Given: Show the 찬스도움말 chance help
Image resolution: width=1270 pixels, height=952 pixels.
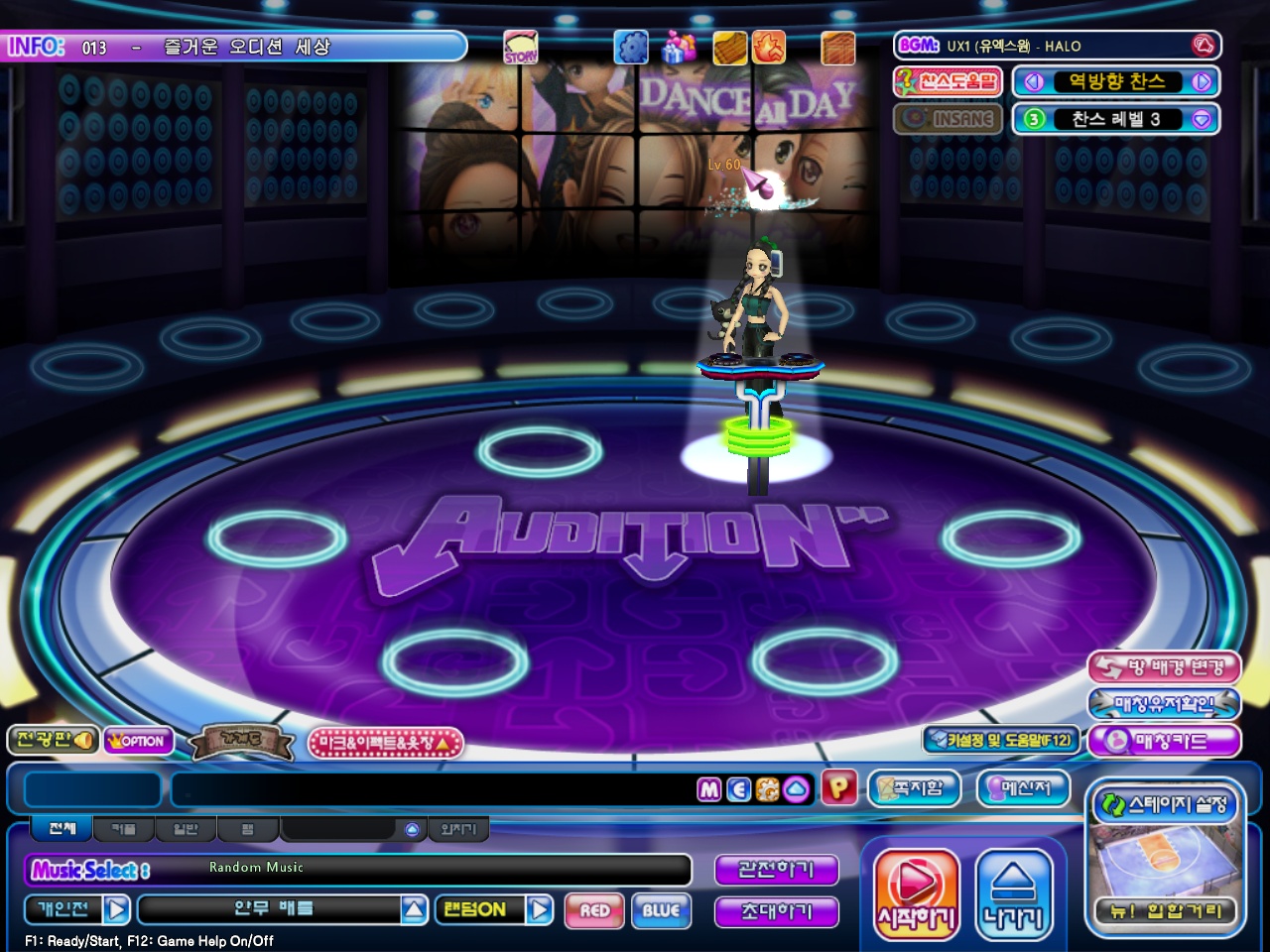Looking at the screenshot, I should coord(948,81).
